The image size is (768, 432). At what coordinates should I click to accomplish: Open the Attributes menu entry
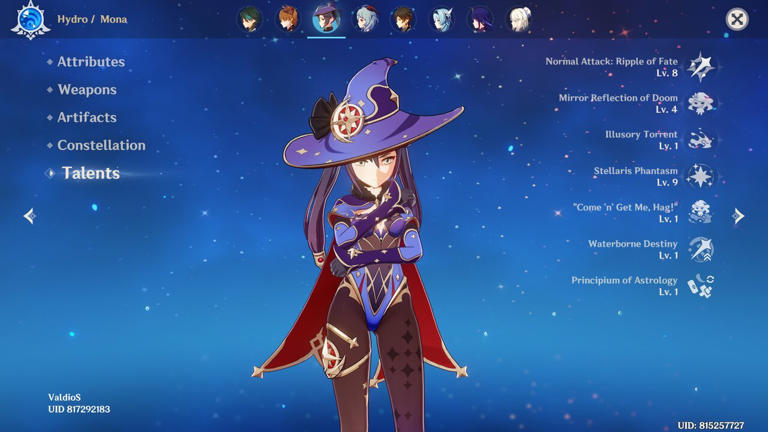(x=90, y=62)
